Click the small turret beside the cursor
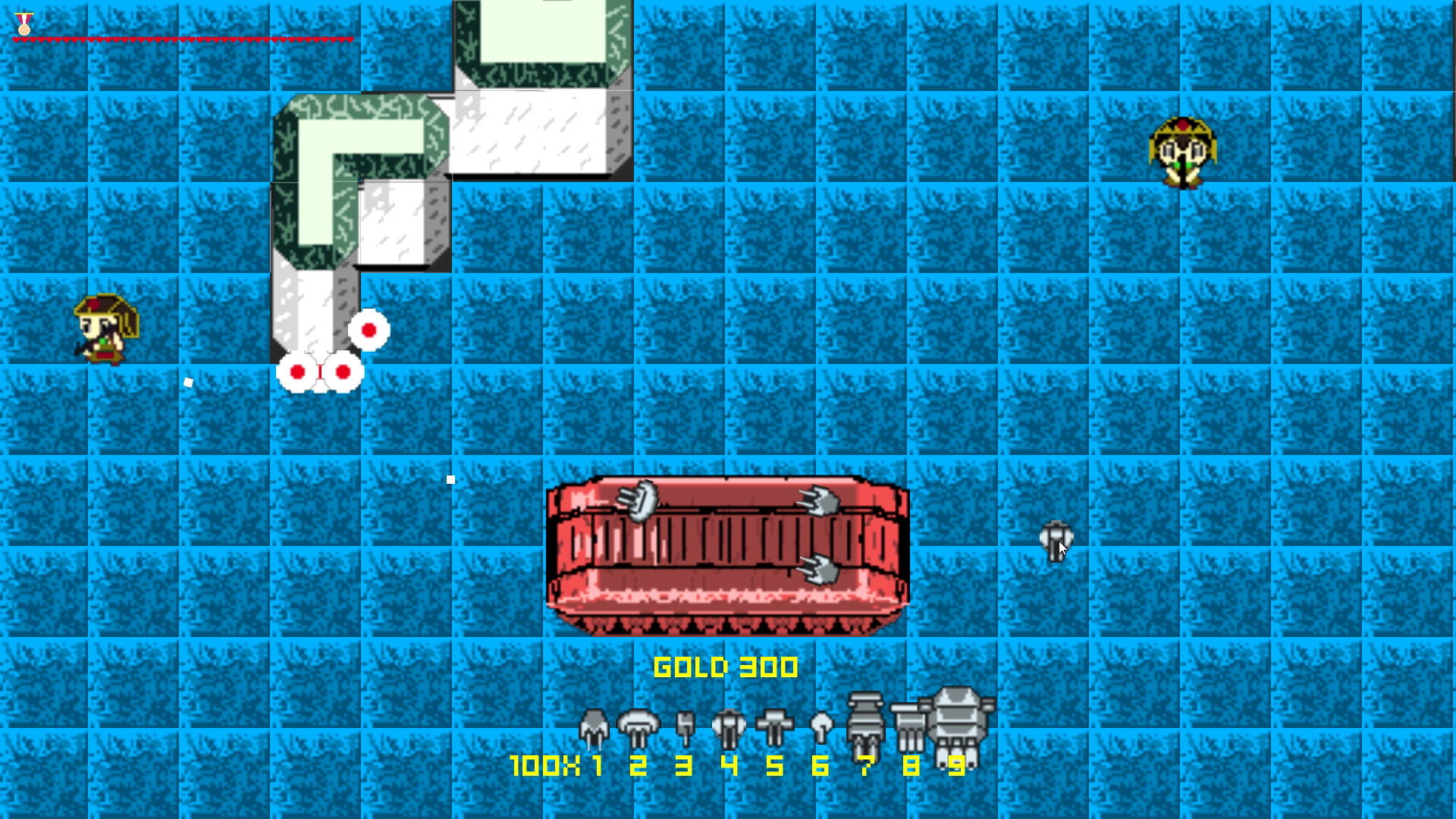Screen dimensions: 1456x819 [x=1055, y=538]
